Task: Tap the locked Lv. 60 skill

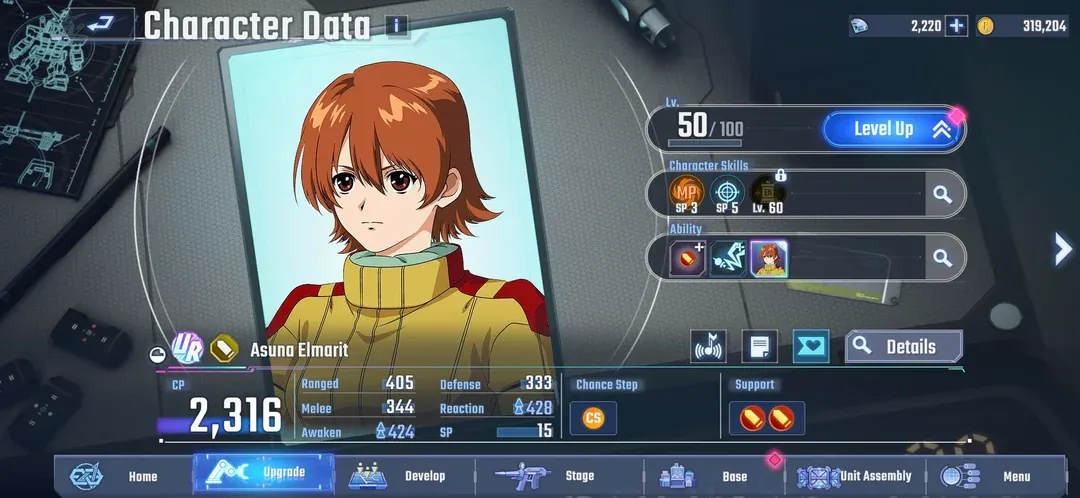Action: click(x=768, y=194)
